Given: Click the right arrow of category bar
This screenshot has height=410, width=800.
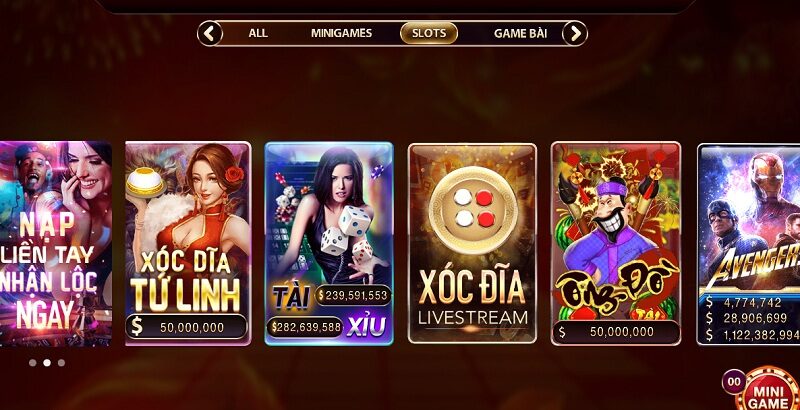Looking at the screenshot, I should pos(574,33).
